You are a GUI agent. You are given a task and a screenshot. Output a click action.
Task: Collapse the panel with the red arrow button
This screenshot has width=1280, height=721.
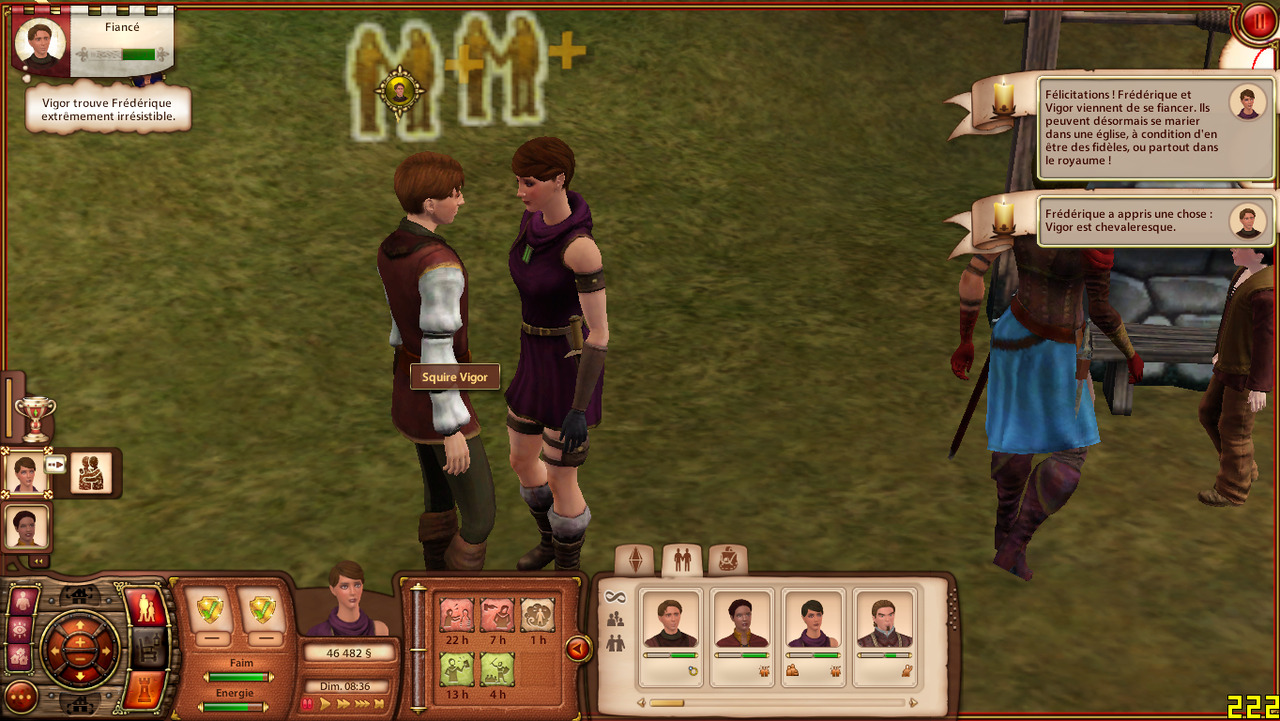pyautogui.click(x=577, y=650)
